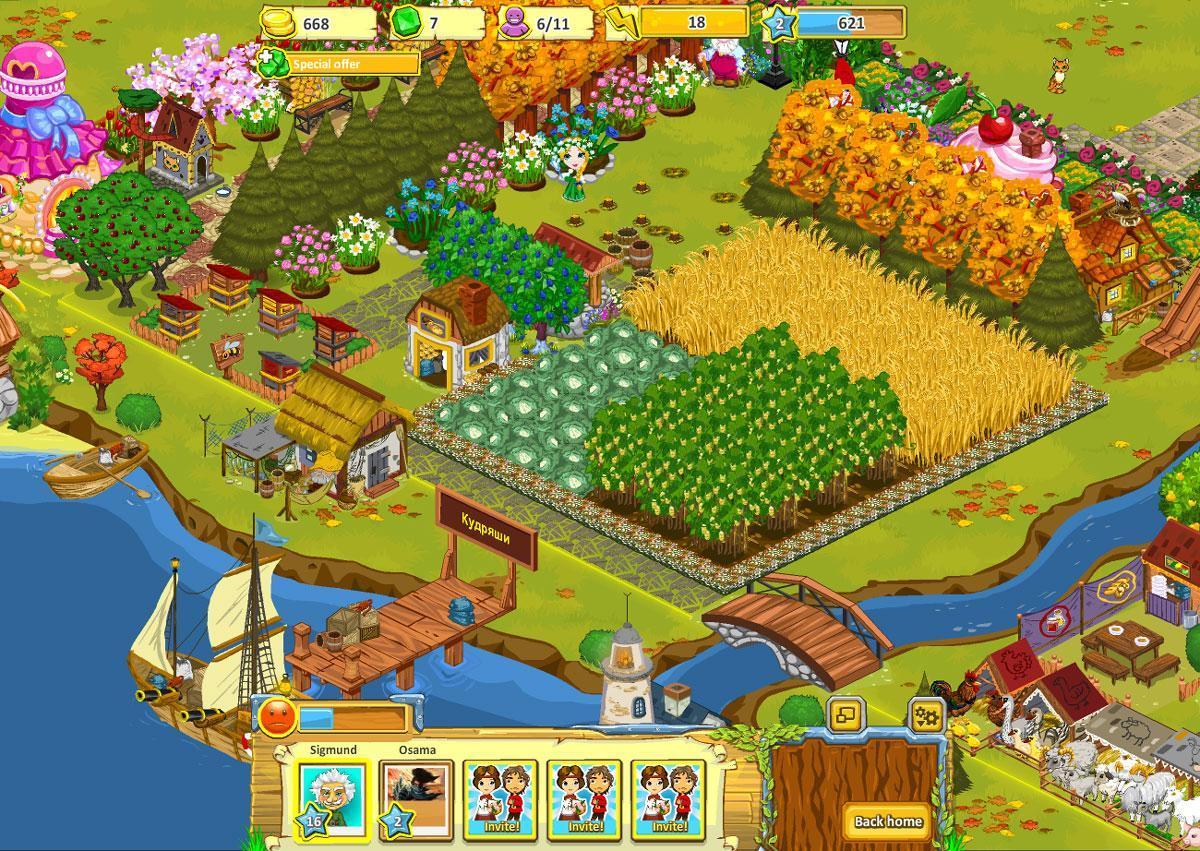Click the gold coins icon

(x=278, y=23)
